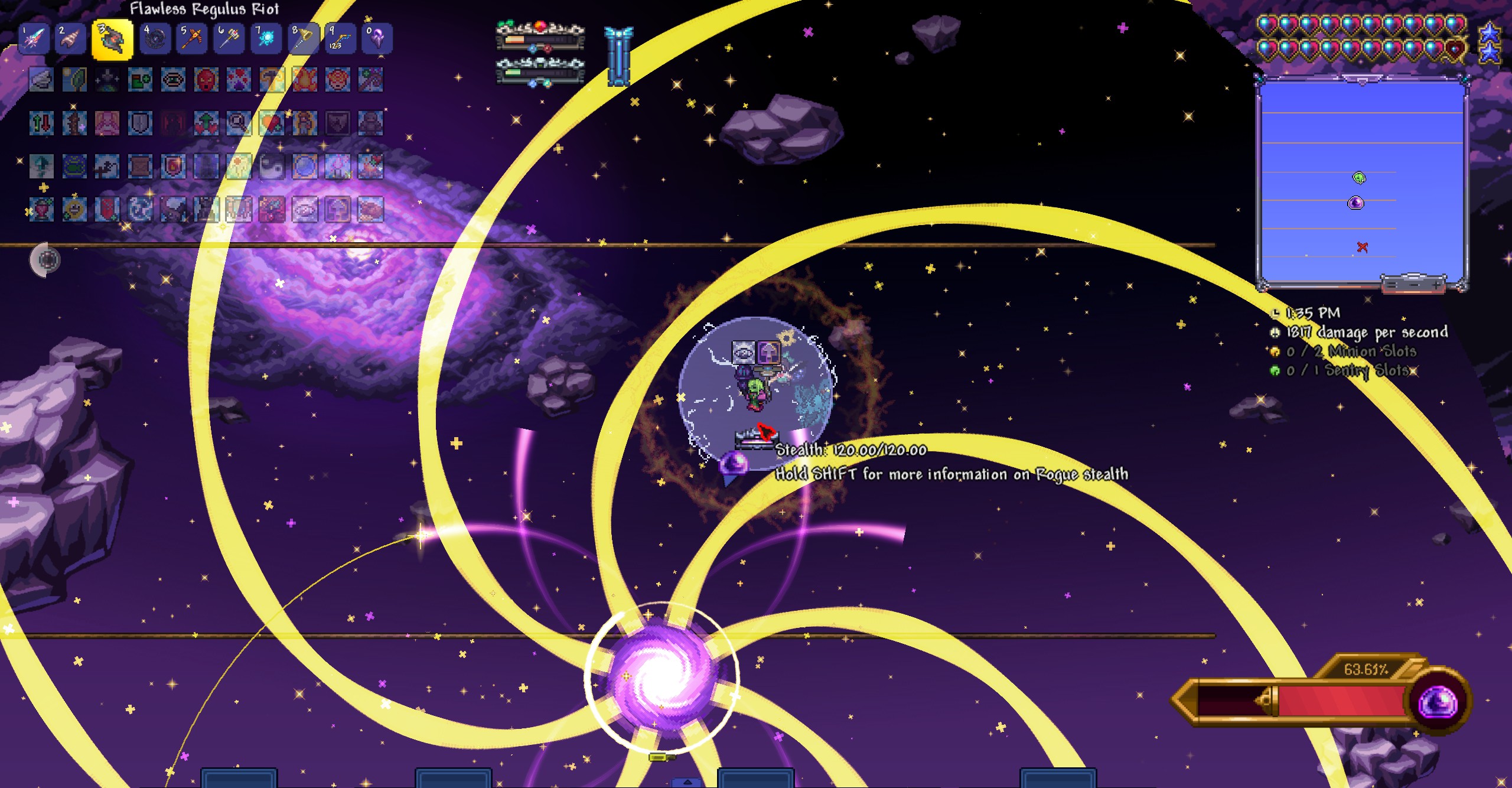This screenshot has width=1512, height=788.
Task: Click the red mask buff icon
Action: [x=206, y=80]
